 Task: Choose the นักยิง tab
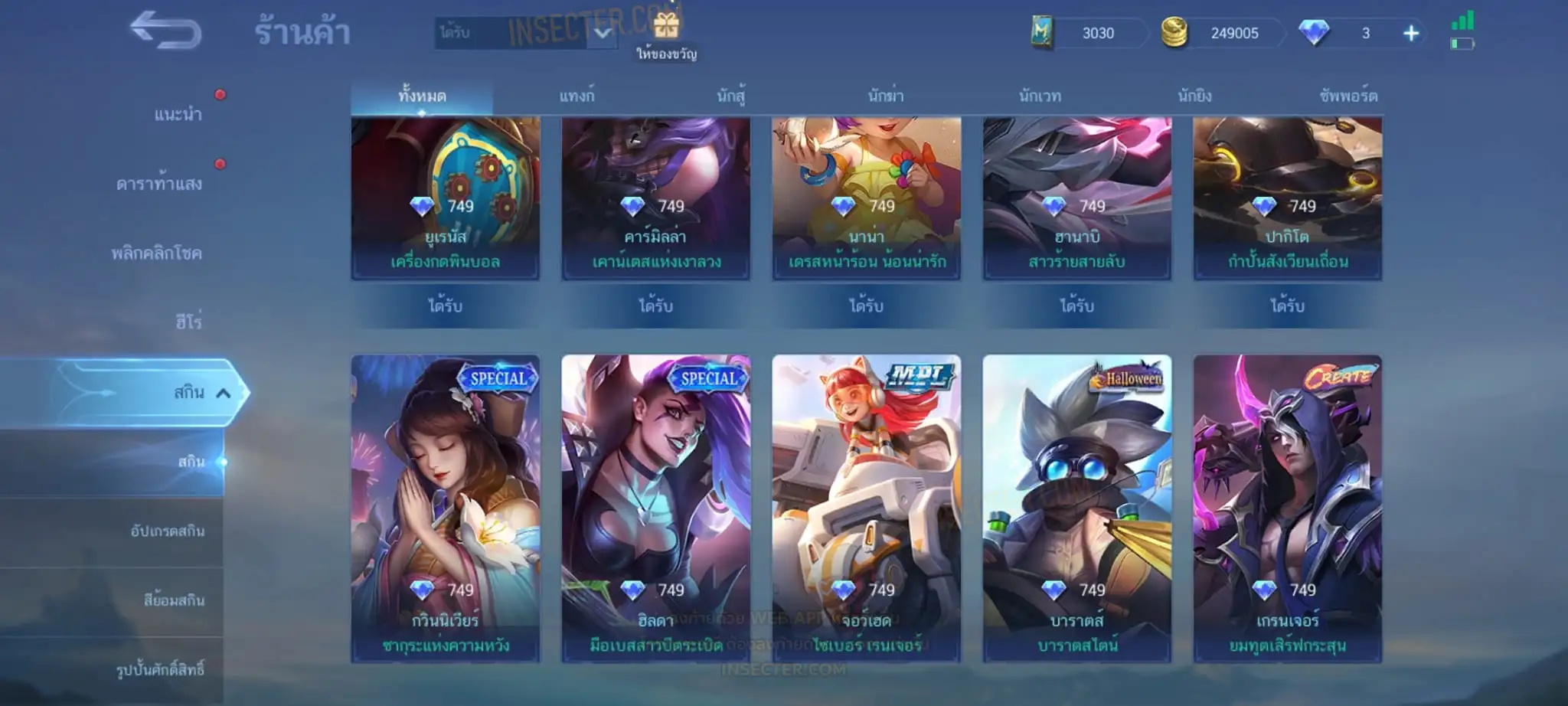pyautogui.click(x=1194, y=96)
